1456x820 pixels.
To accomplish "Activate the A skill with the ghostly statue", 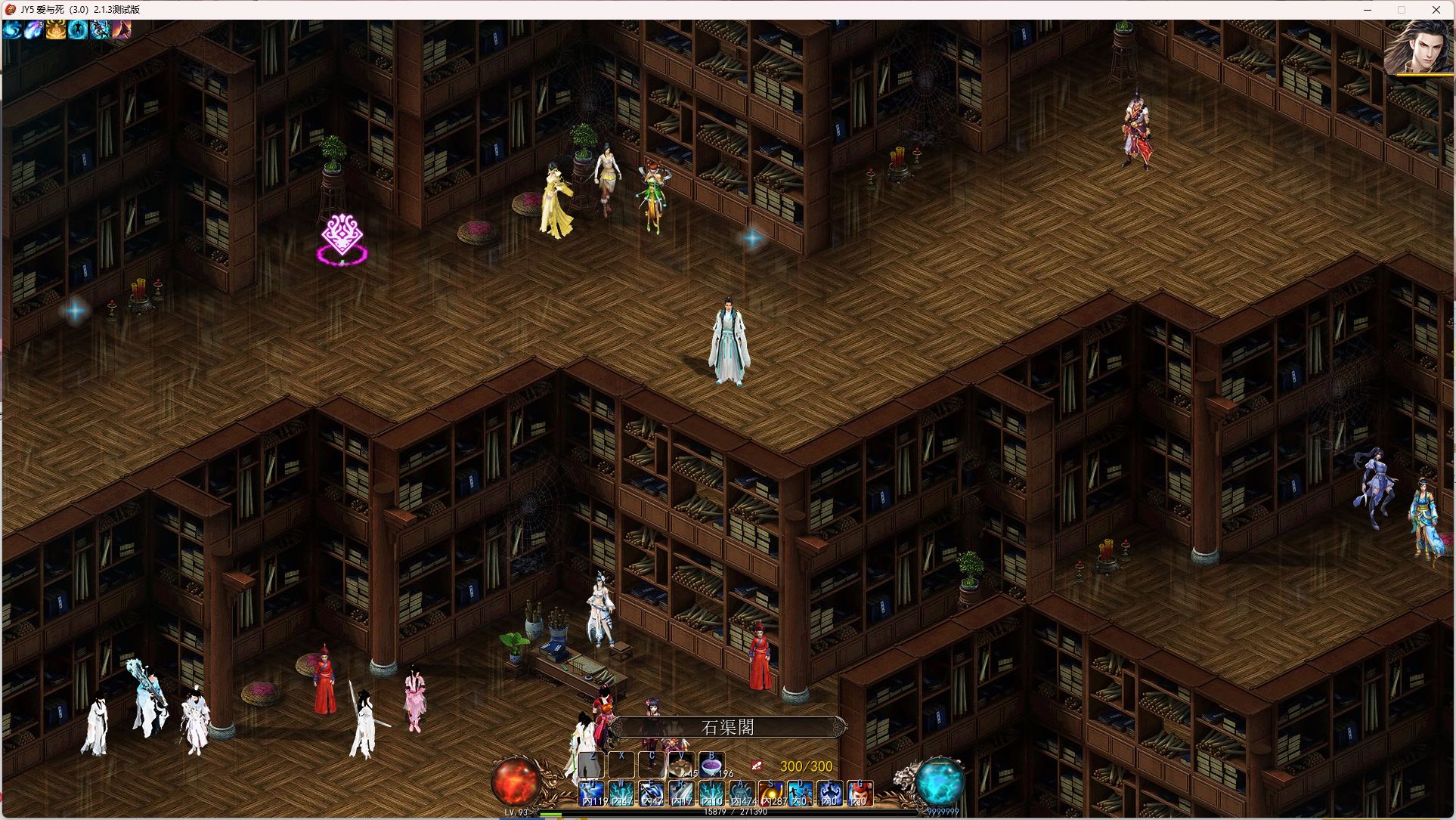I will pos(741,793).
